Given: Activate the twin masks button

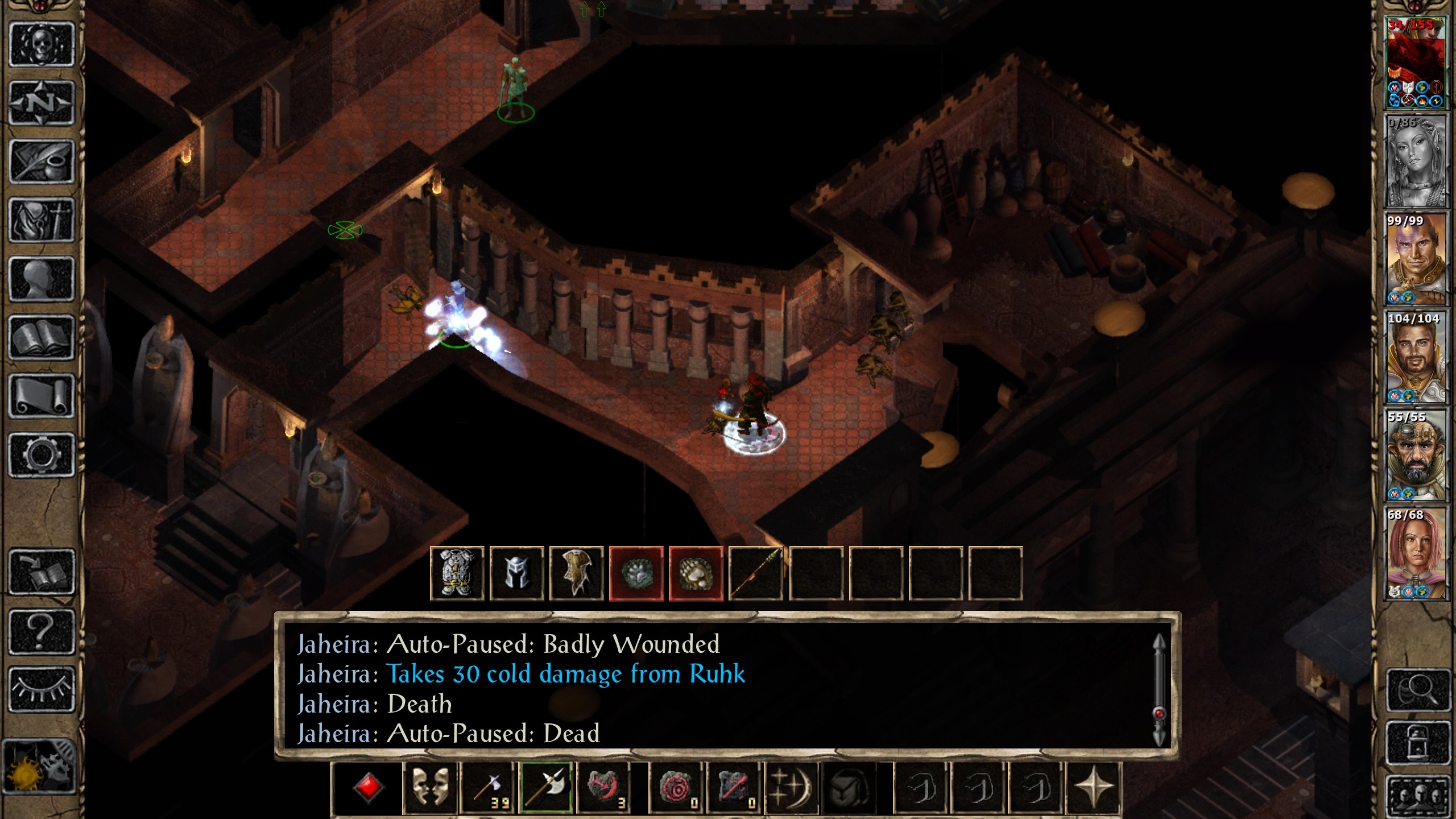Looking at the screenshot, I should (x=430, y=788).
